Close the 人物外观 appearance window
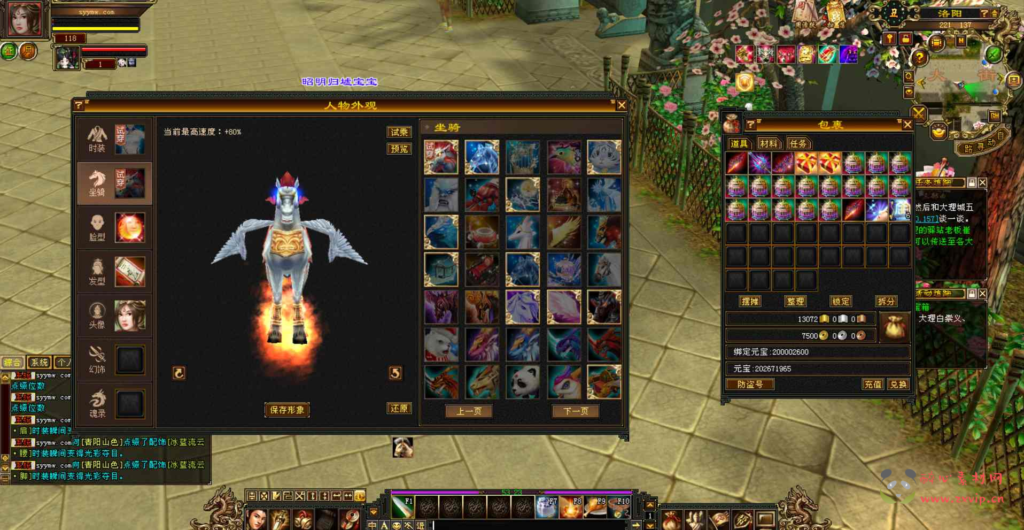 click(x=621, y=104)
